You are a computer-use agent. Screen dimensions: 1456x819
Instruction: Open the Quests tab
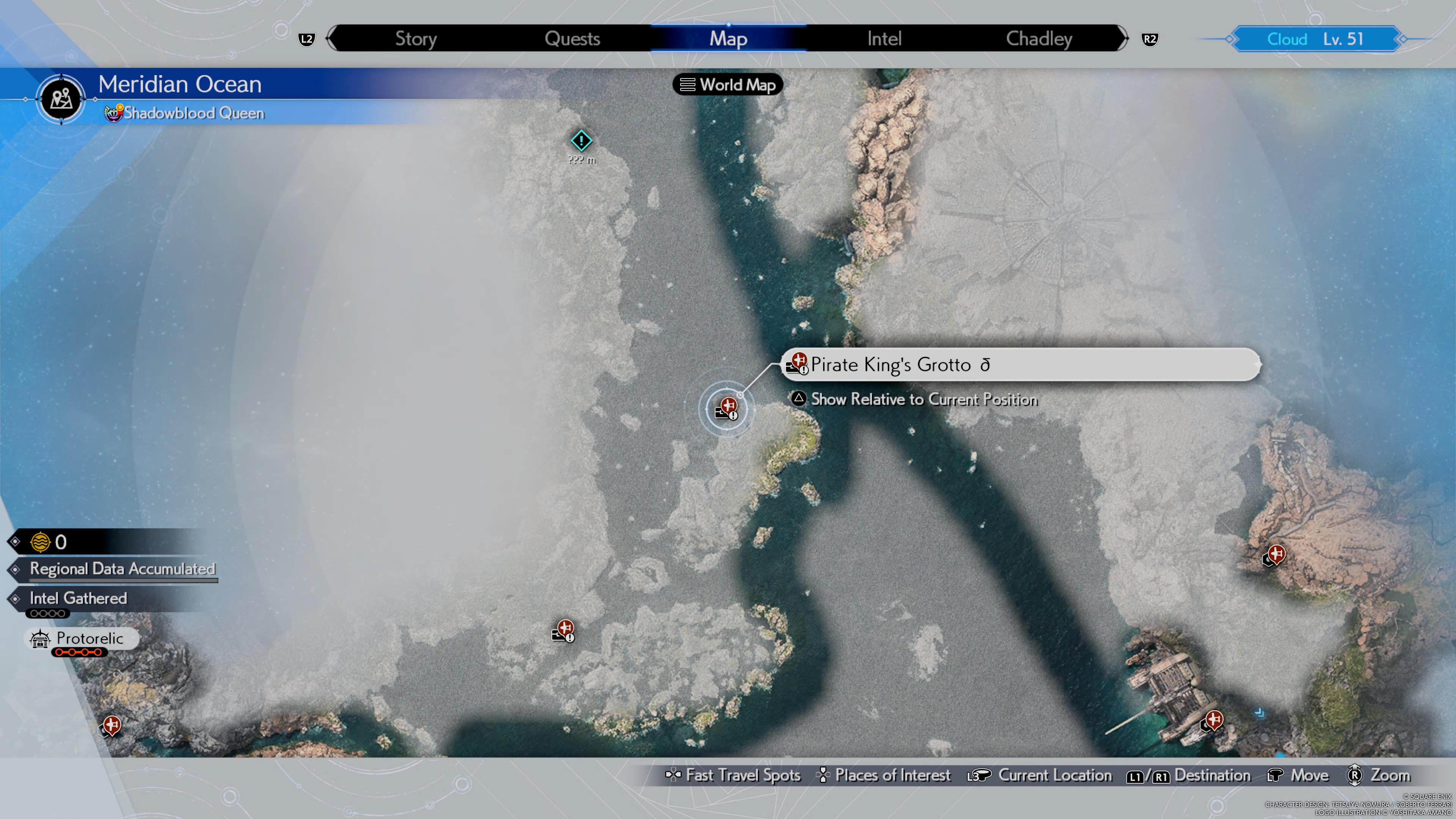click(572, 38)
